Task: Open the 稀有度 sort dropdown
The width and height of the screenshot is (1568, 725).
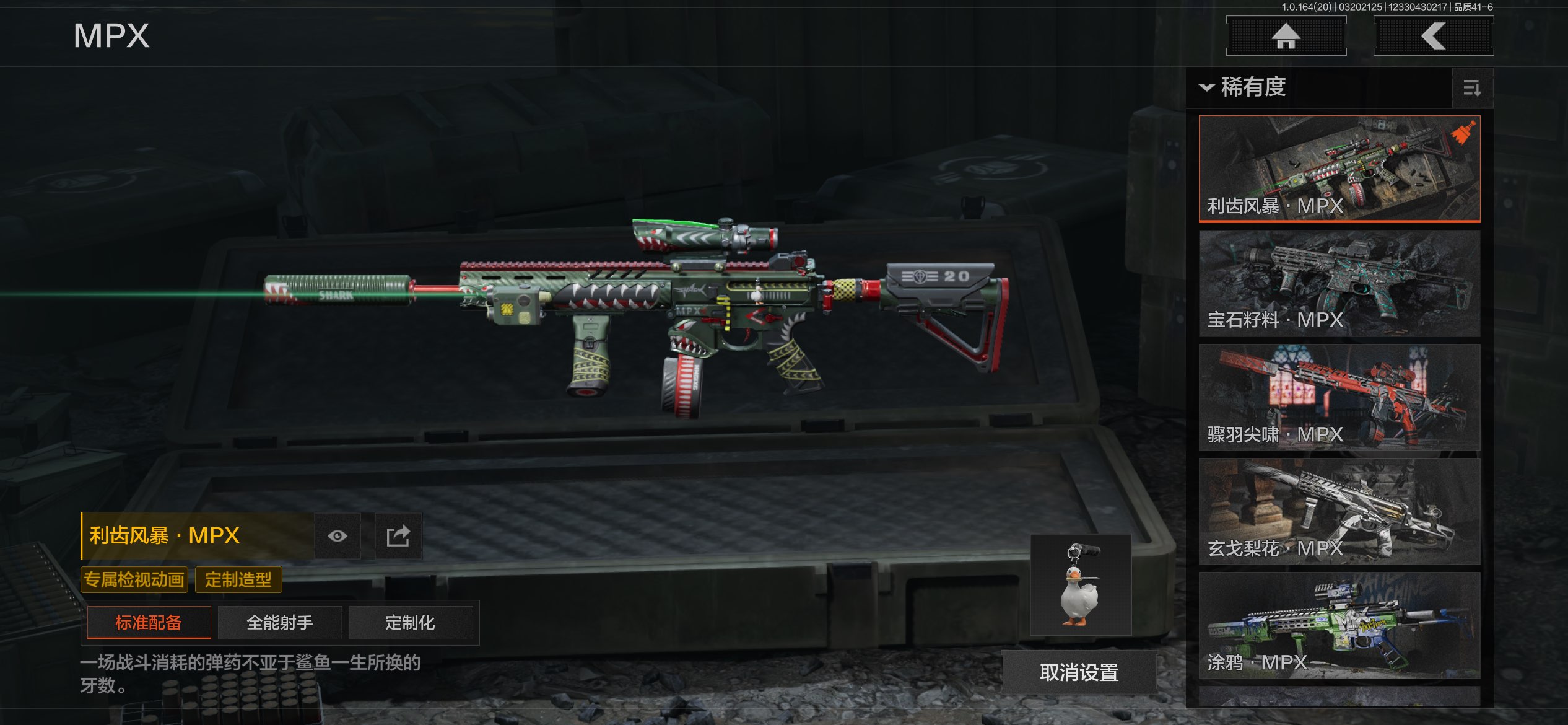Action: click(x=1245, y=87)
